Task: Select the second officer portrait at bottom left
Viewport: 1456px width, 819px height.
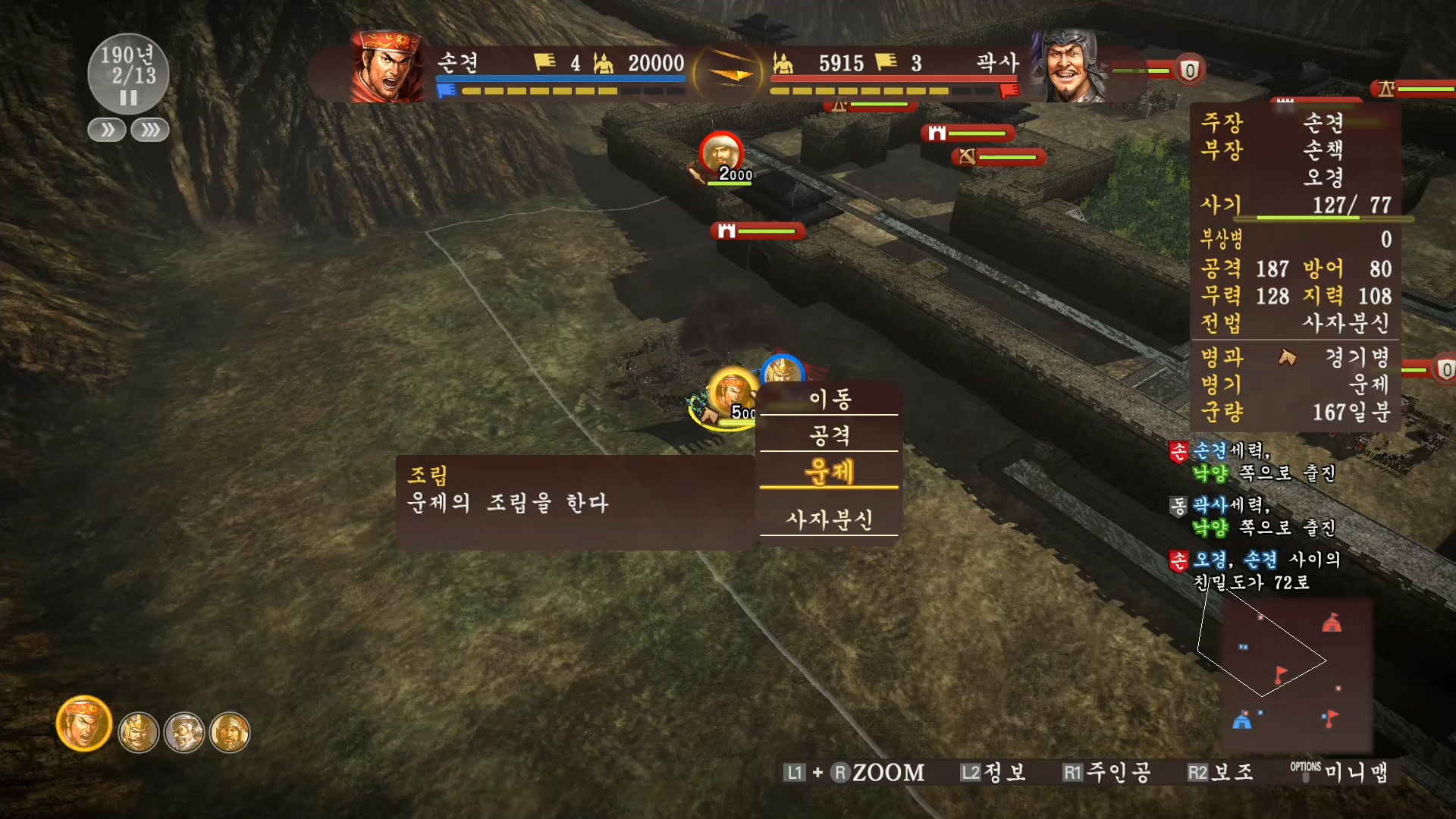Action: coord(140,732)
